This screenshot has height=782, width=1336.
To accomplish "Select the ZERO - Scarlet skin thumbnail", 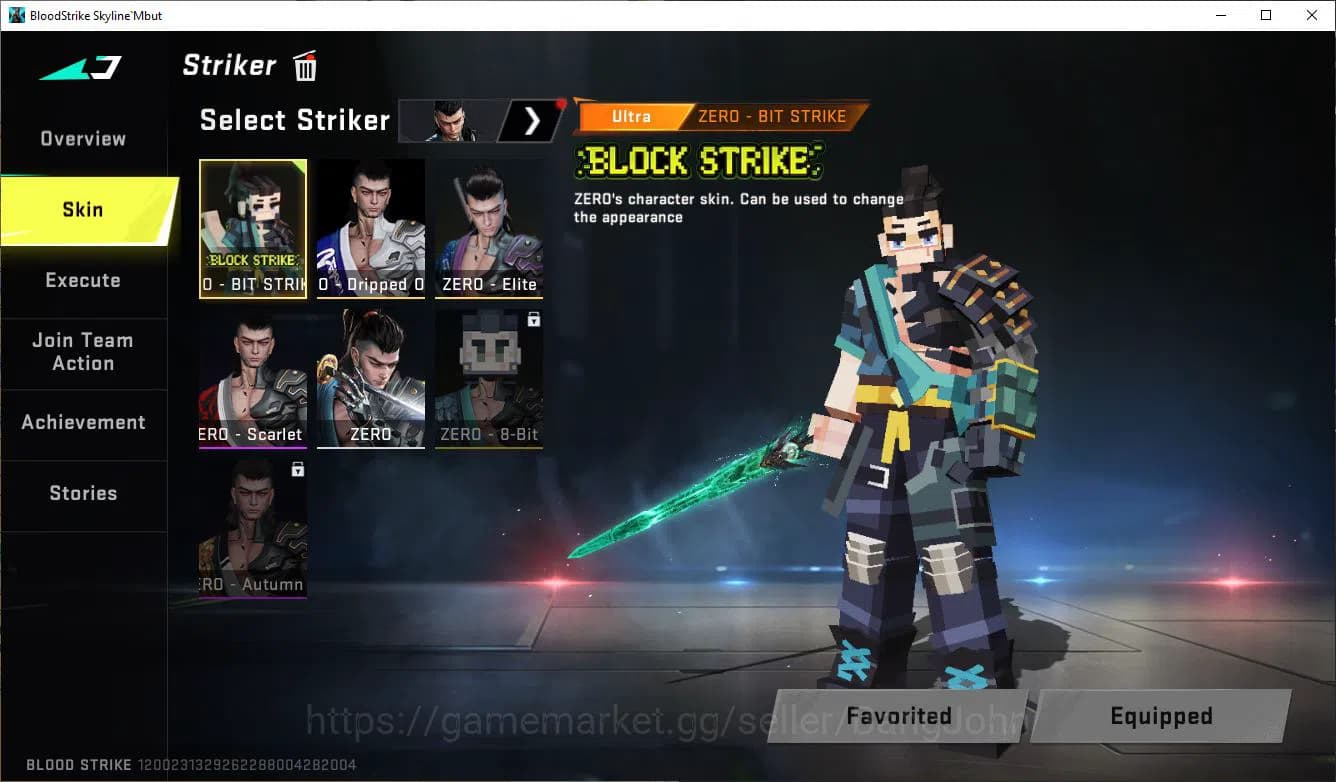I will click(253, 378).
